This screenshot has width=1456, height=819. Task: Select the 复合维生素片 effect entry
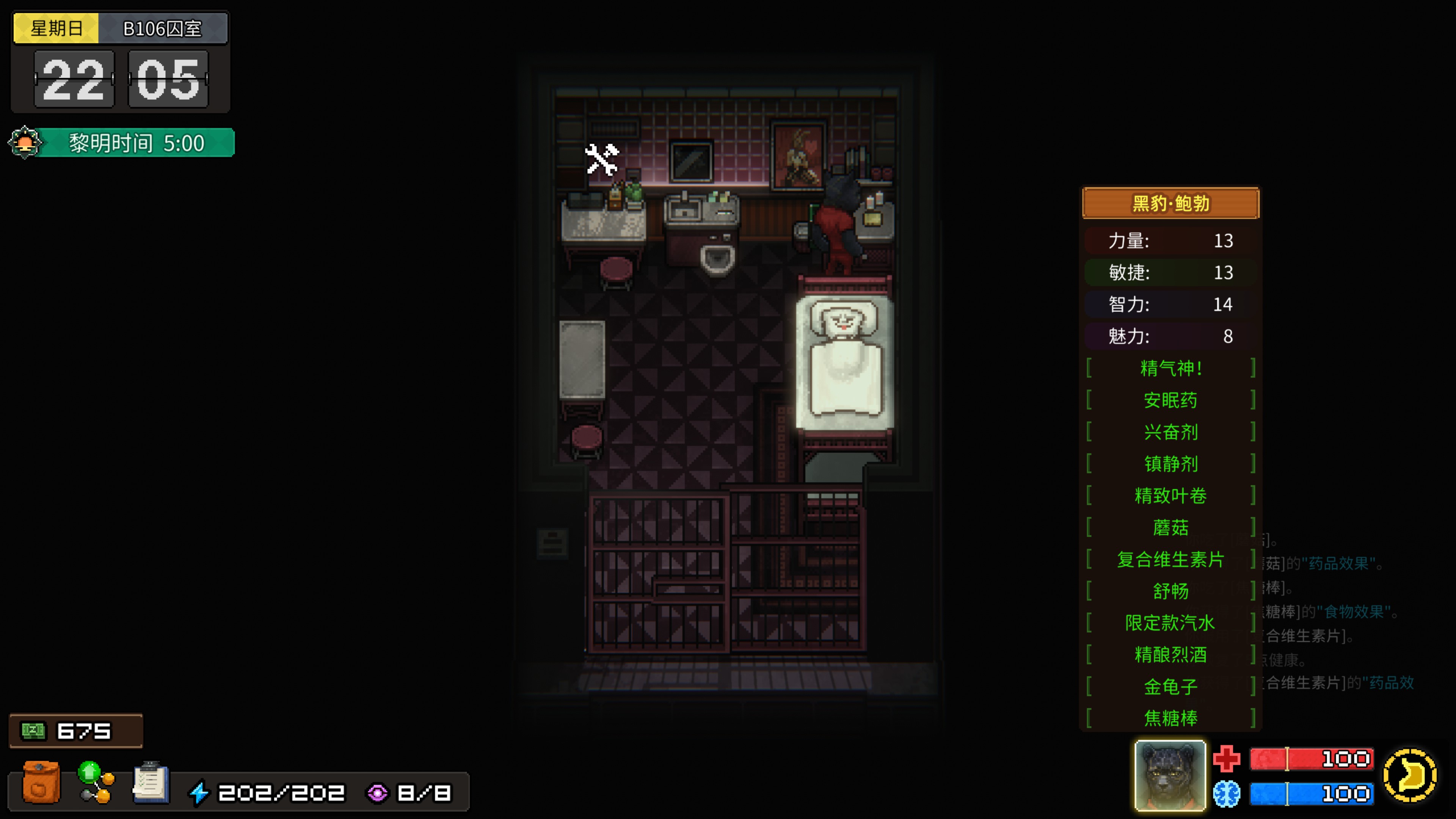coord(1170,560)
